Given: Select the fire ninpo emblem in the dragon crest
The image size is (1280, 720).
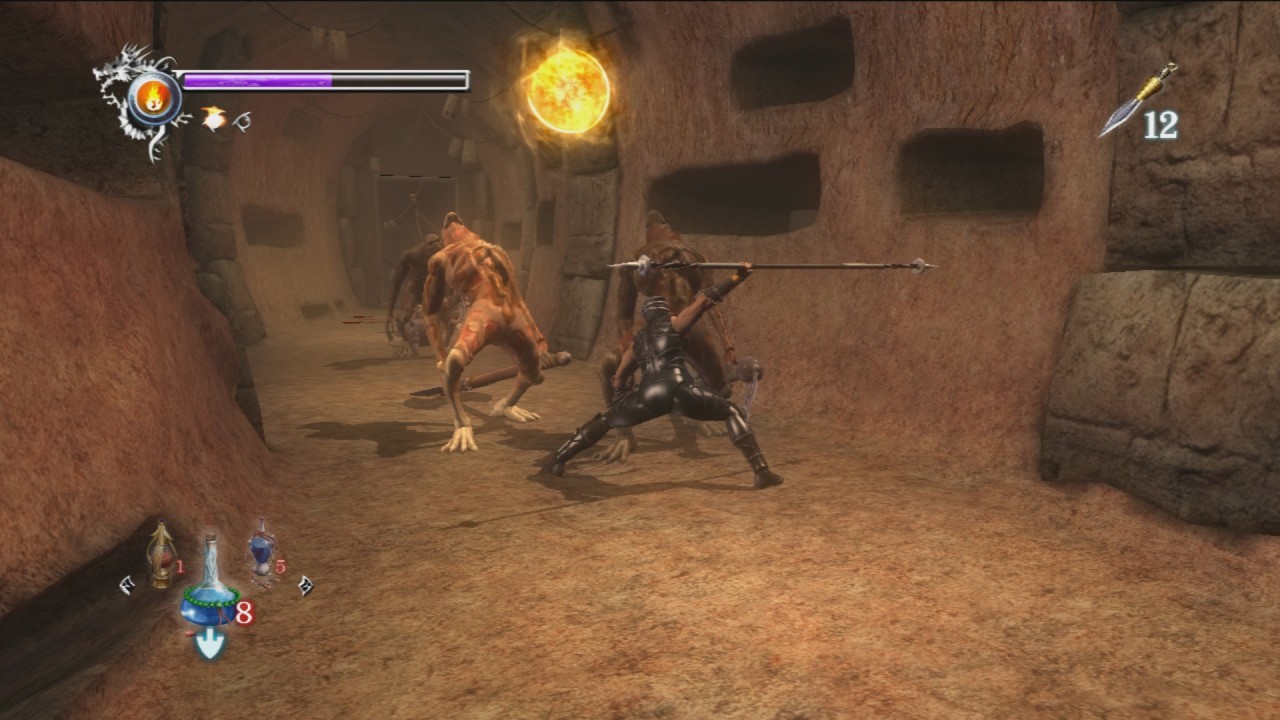Looking at the screenshot, I should pyautogui.click(x=154, y=98).
